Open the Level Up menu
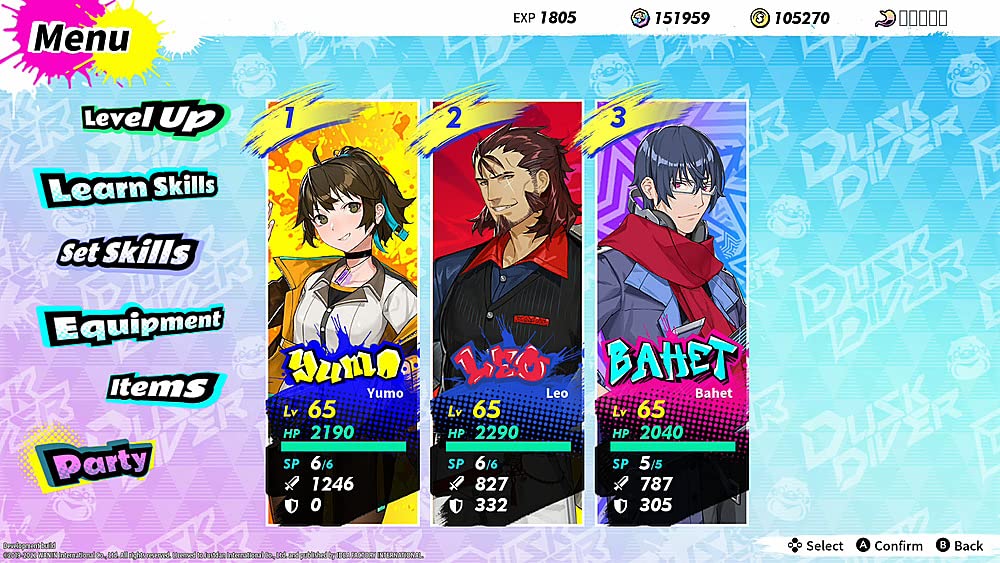The width and height of the screenshot is (1000, 563). coord(152,118)
